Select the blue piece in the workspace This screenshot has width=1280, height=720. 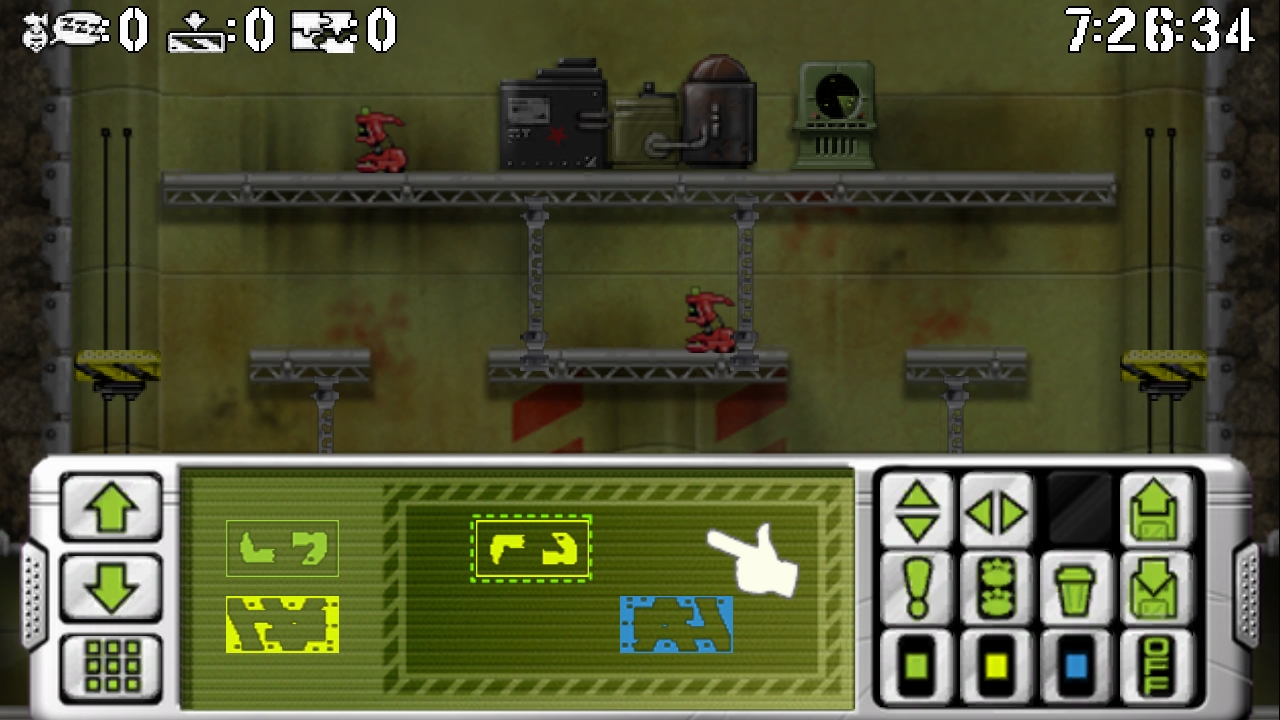coord(677,625)
